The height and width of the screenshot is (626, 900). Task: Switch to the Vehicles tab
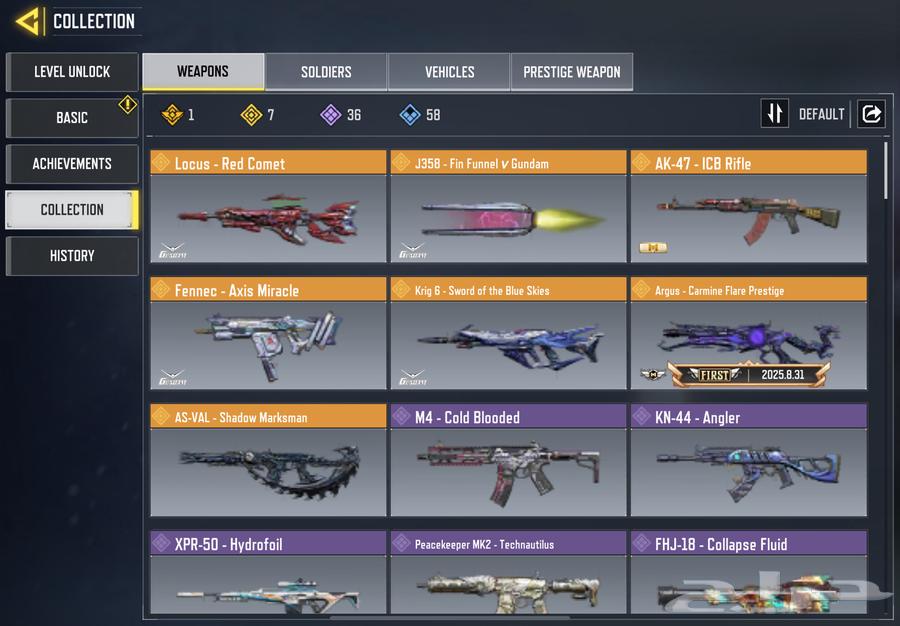(x=449, y=72)
